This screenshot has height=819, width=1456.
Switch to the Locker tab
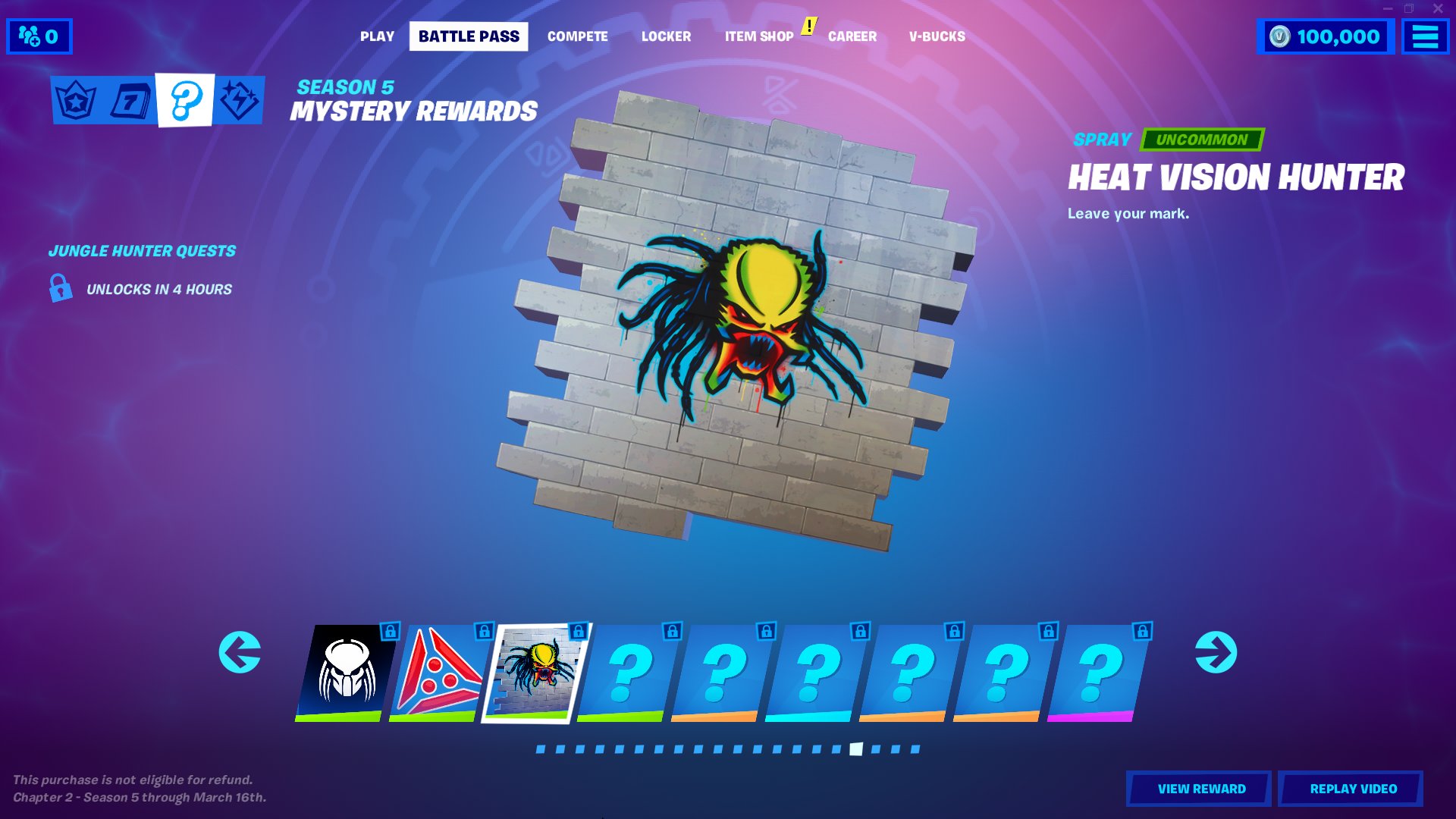[x=666, y=36]
